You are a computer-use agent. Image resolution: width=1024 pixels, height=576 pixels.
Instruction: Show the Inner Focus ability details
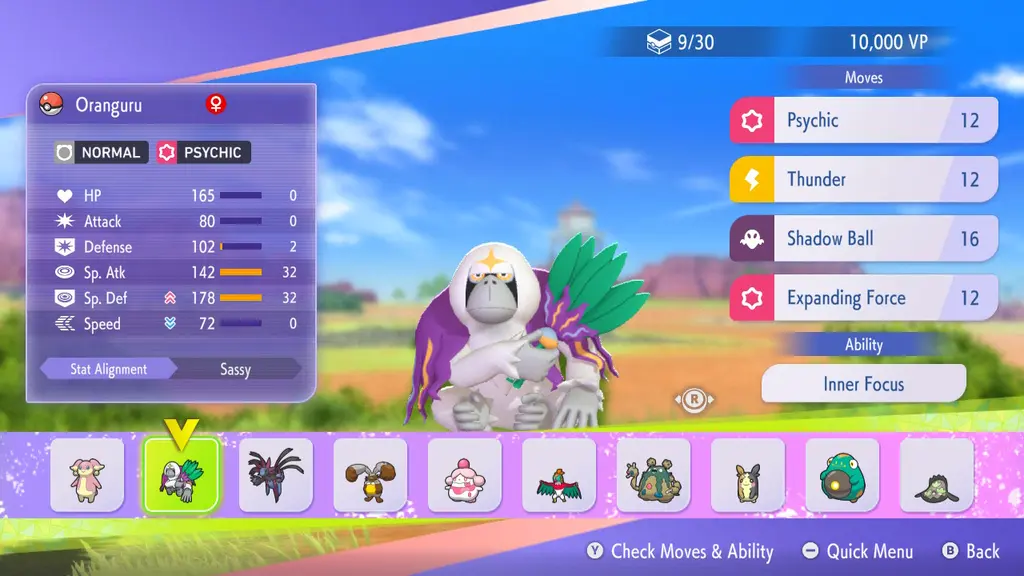click(864, 384)
